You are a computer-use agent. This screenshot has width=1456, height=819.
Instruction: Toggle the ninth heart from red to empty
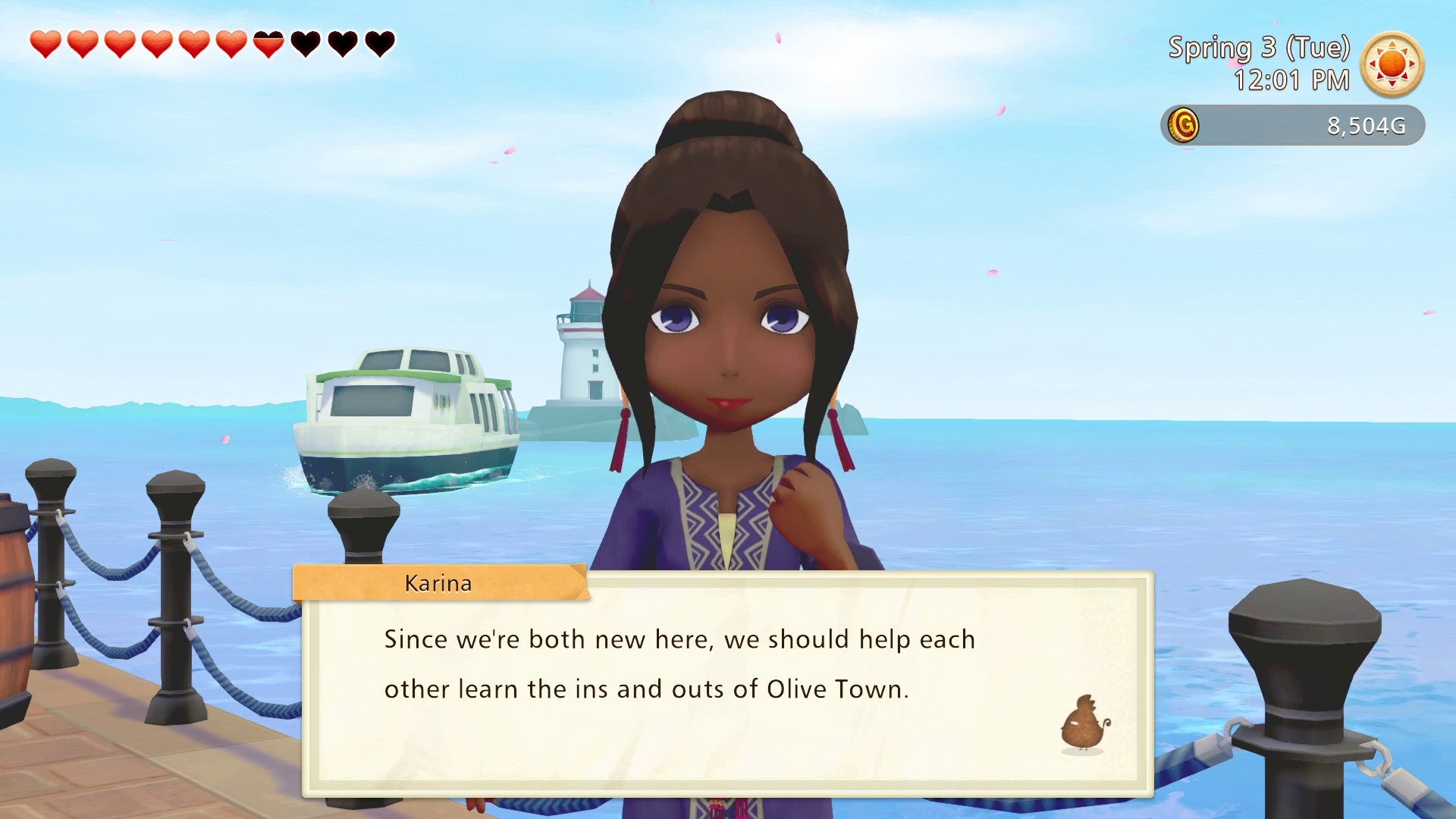(341, 44)
